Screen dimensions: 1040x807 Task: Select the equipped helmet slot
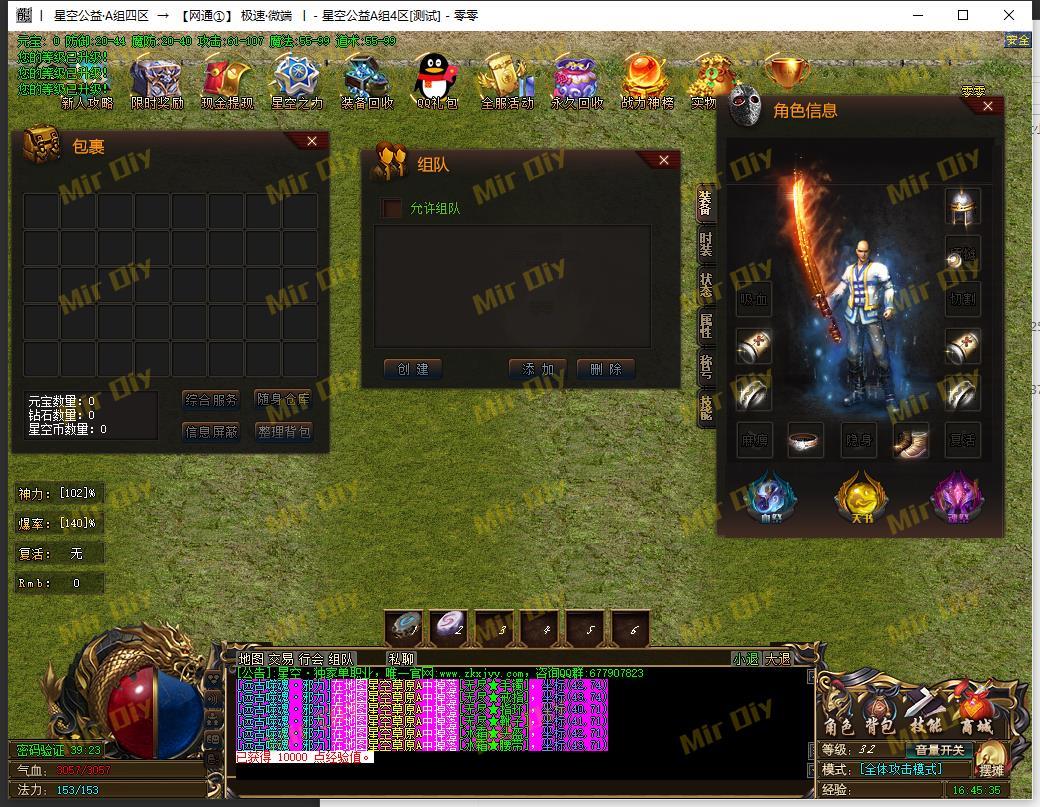pyautogui.click(x=962, y=207)
